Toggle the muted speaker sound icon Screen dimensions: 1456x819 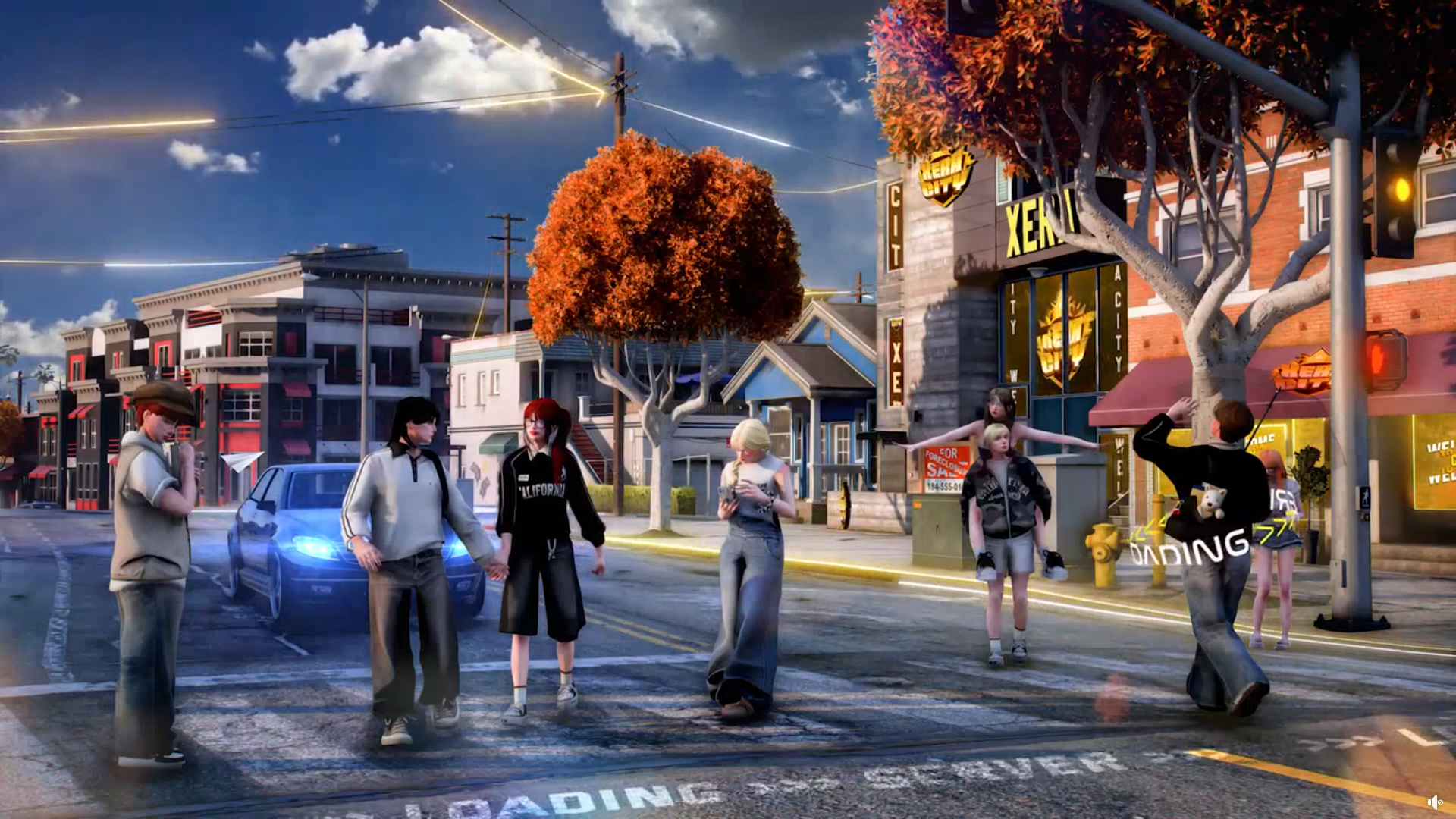(1434, 802)
